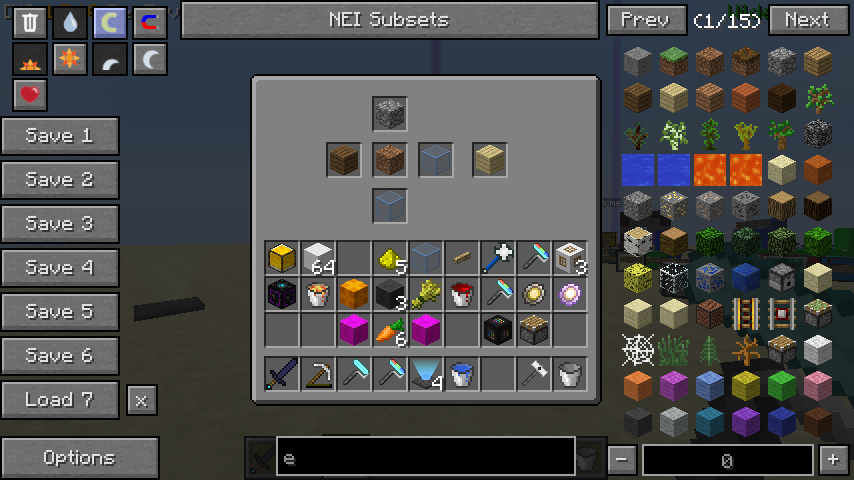Increase item quantity with plus button
Viewport: 854px width, 480px height.
833,460
